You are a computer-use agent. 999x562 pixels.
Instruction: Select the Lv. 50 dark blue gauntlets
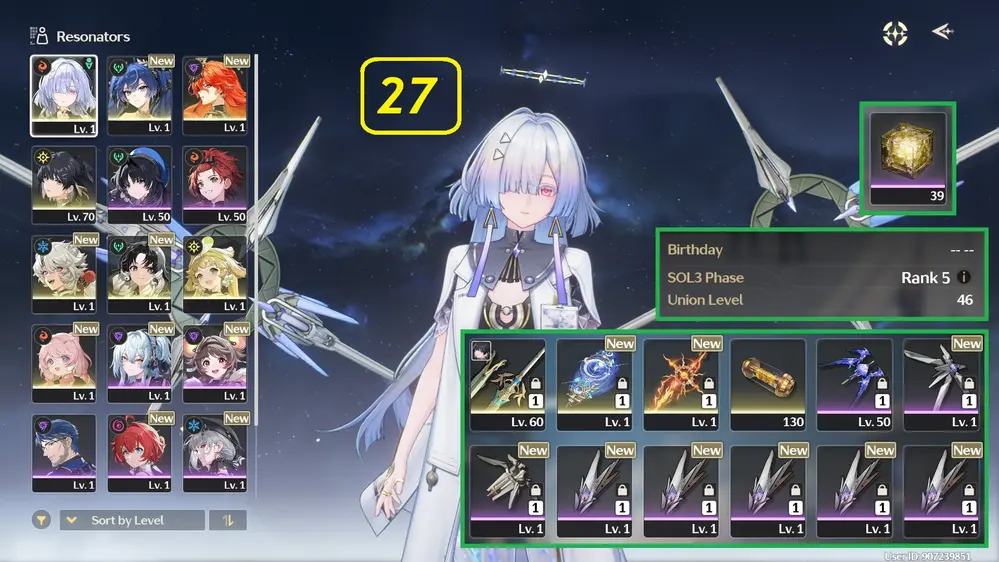[855, 384]
